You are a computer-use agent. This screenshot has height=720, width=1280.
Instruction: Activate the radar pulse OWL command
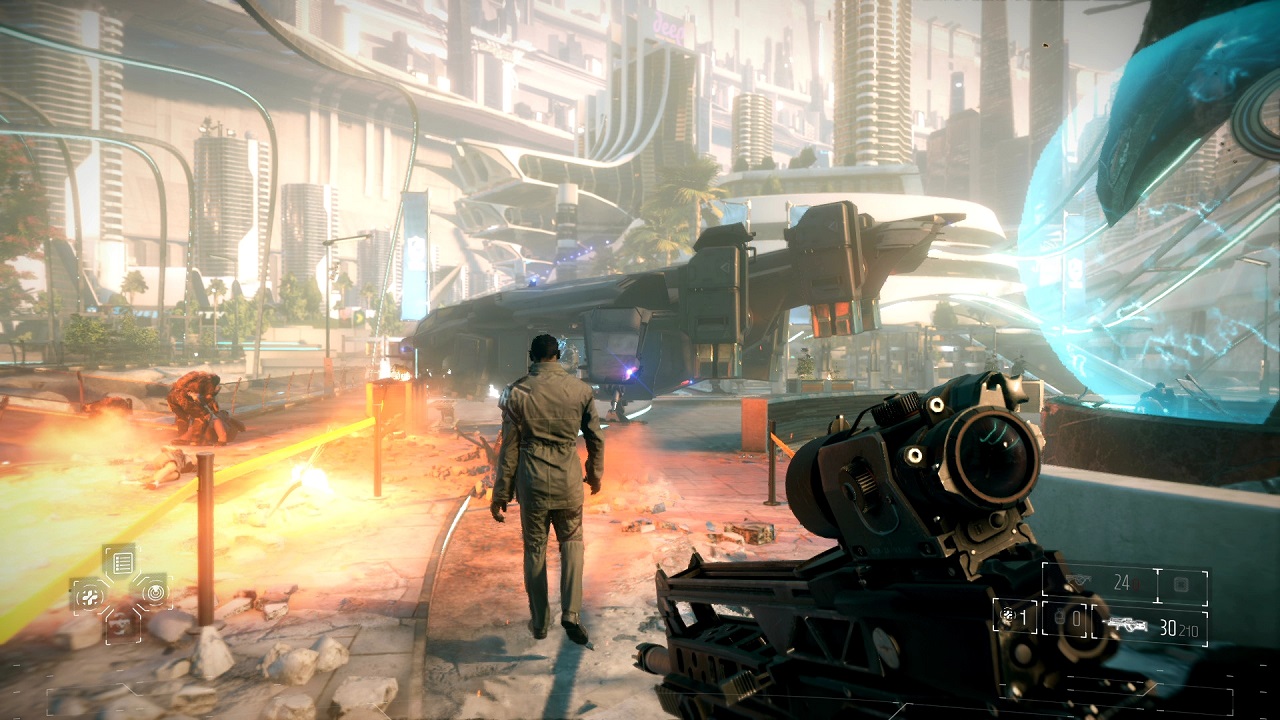[153, 592]
